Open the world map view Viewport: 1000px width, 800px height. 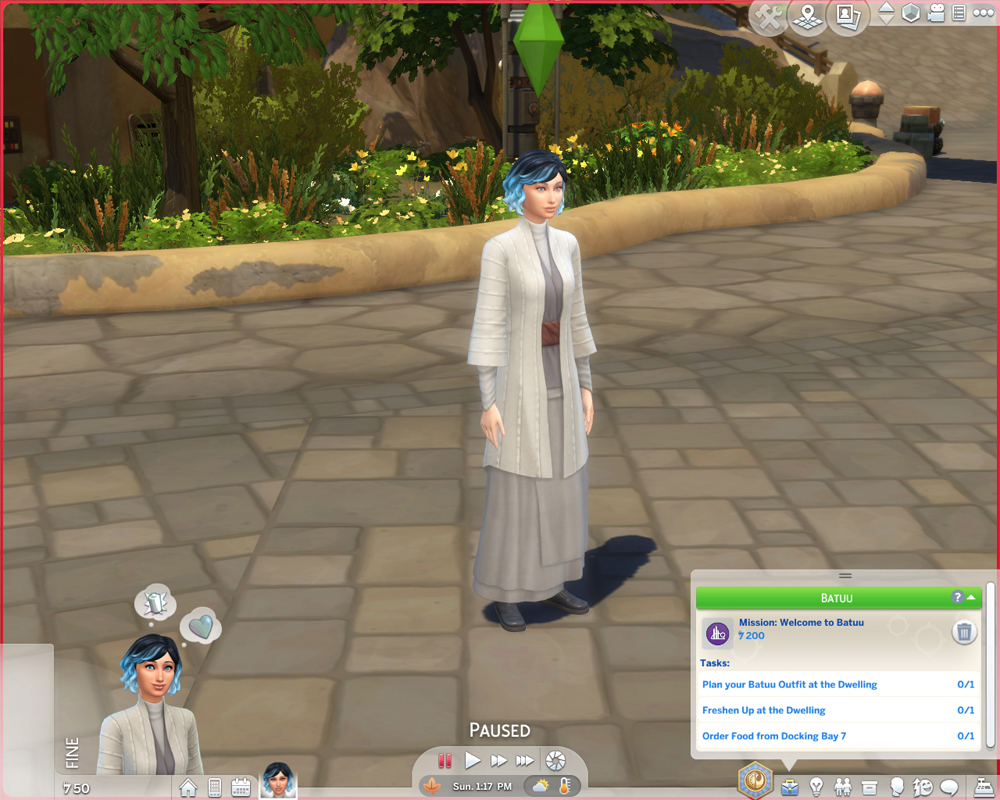(806, 17)
